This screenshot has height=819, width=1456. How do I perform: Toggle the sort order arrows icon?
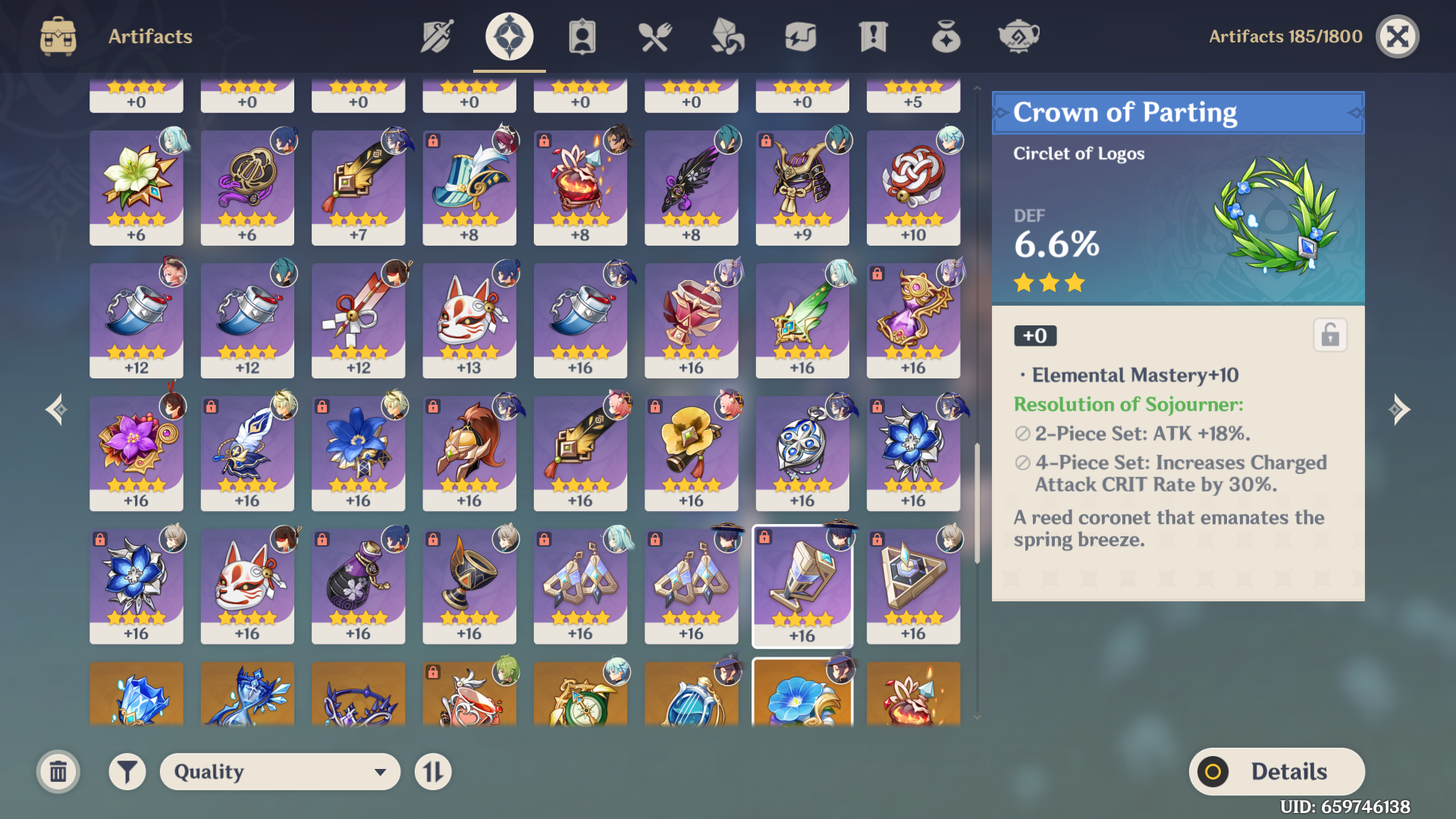pyautogui.click(x=433, y=771)
